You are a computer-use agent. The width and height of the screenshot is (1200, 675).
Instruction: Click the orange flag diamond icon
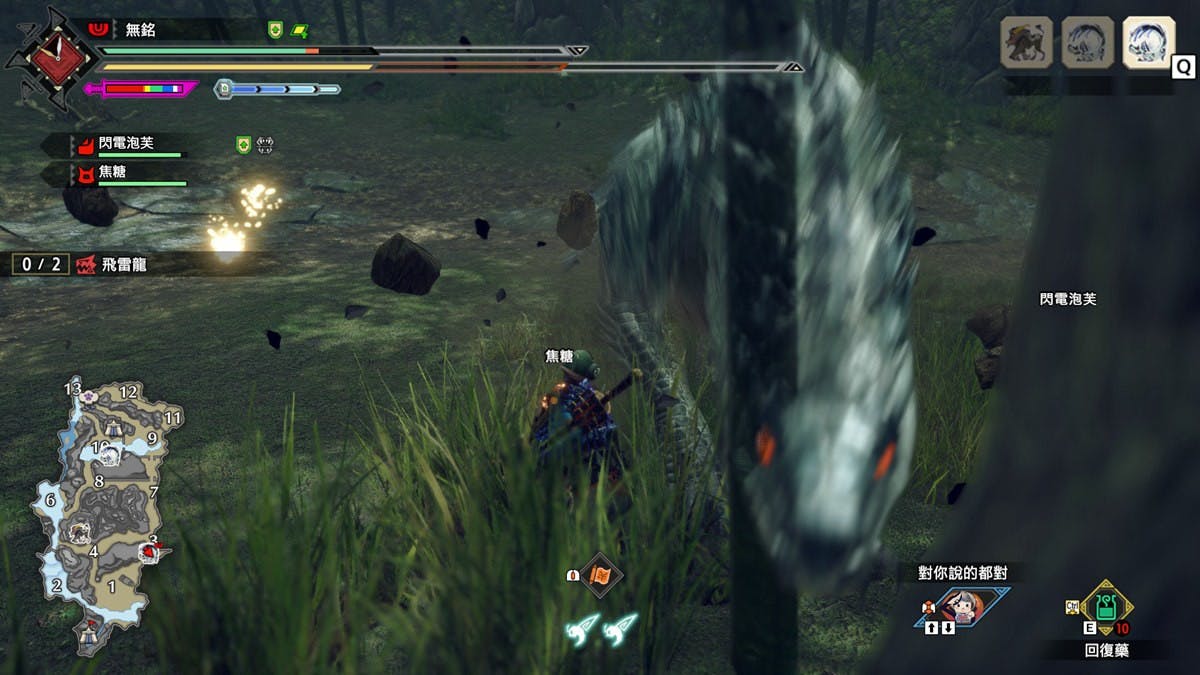pyautogui.click(x=601, y=575)
